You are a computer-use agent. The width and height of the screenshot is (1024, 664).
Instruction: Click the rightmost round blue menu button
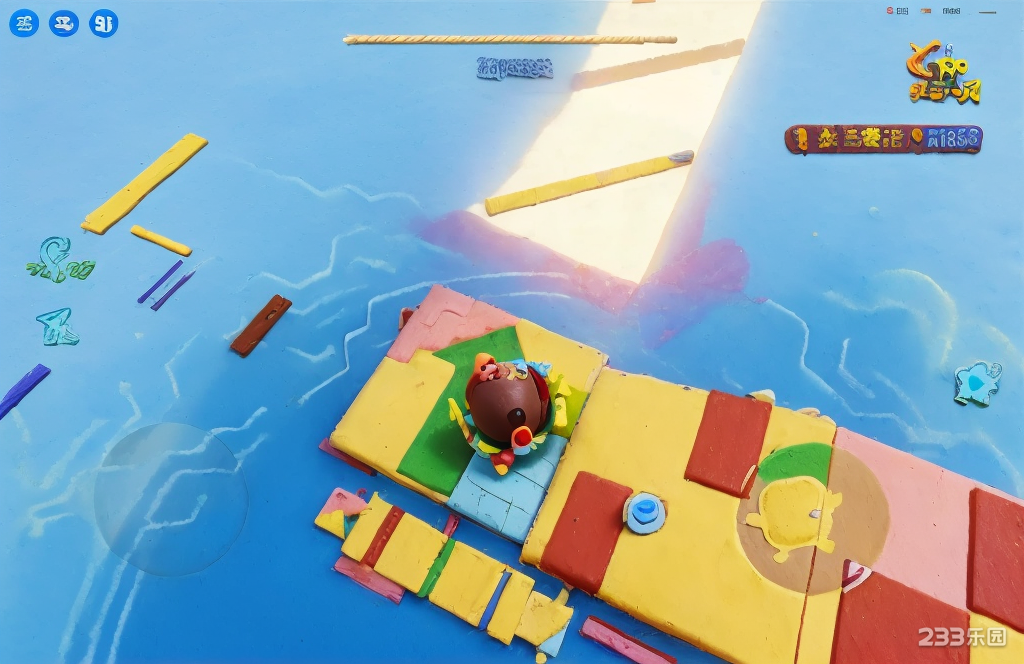(x=103, y=23)
